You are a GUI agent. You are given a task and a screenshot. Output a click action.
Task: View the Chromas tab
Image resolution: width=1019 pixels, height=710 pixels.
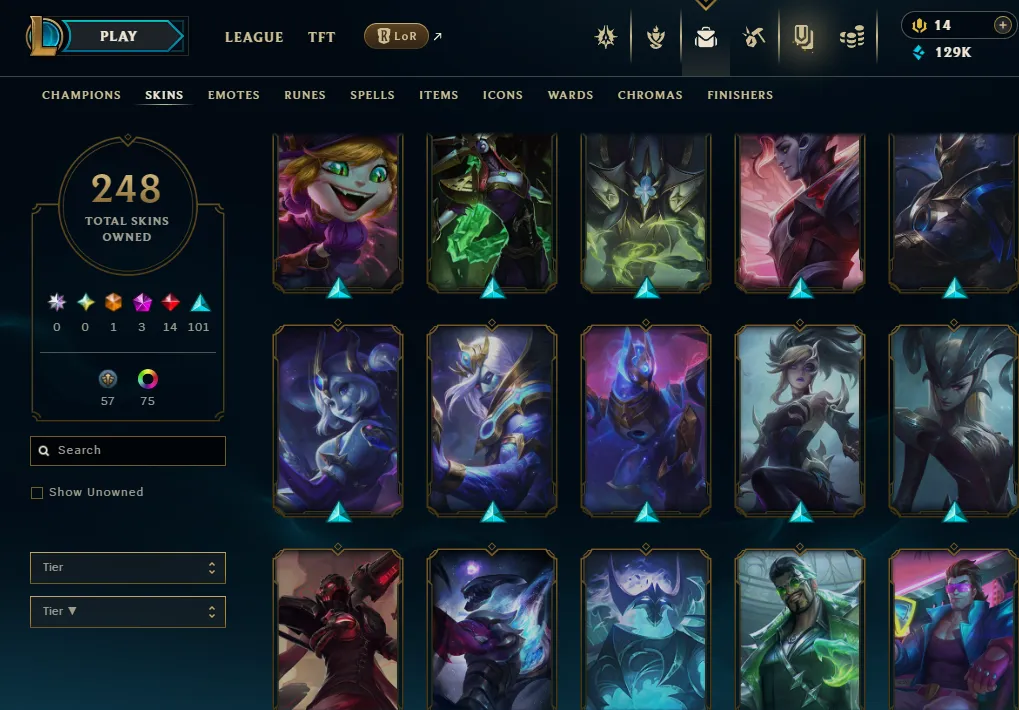[650, 95]
